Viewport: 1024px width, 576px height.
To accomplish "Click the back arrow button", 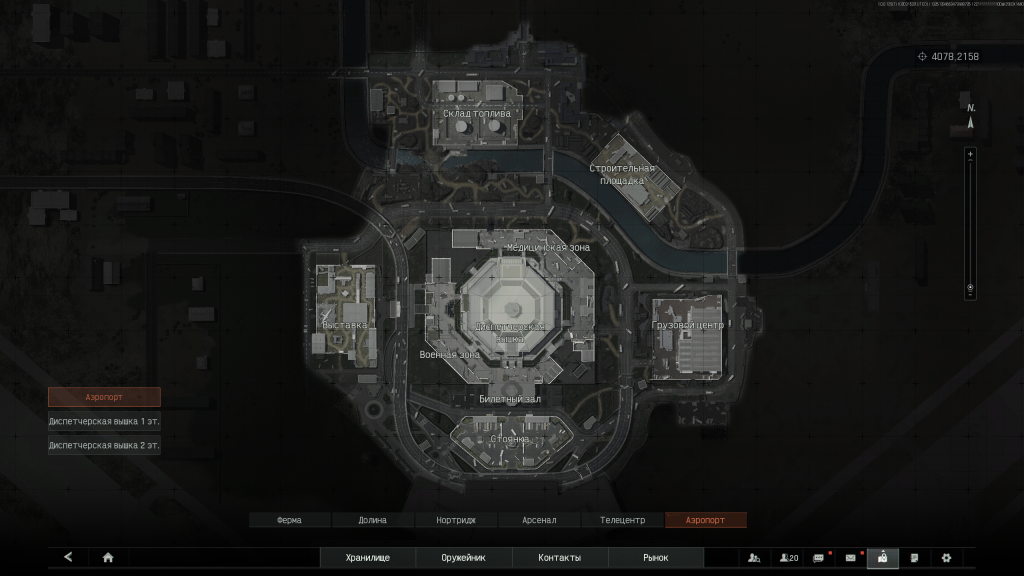I will [68, 558].
